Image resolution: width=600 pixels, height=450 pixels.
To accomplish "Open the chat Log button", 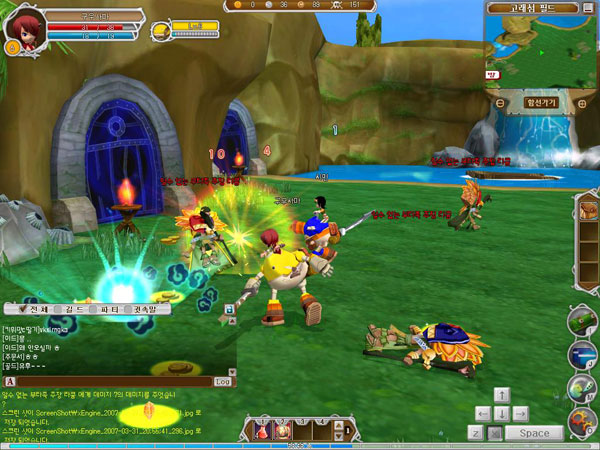I will pyautogui.click(x=223, y=381).
